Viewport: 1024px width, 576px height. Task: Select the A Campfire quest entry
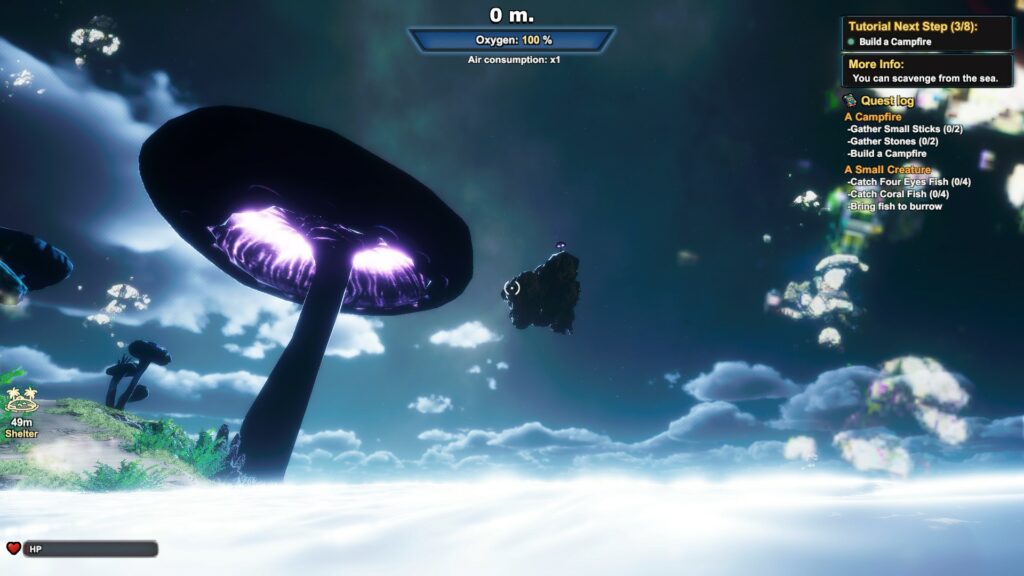[x=873, y=117]
